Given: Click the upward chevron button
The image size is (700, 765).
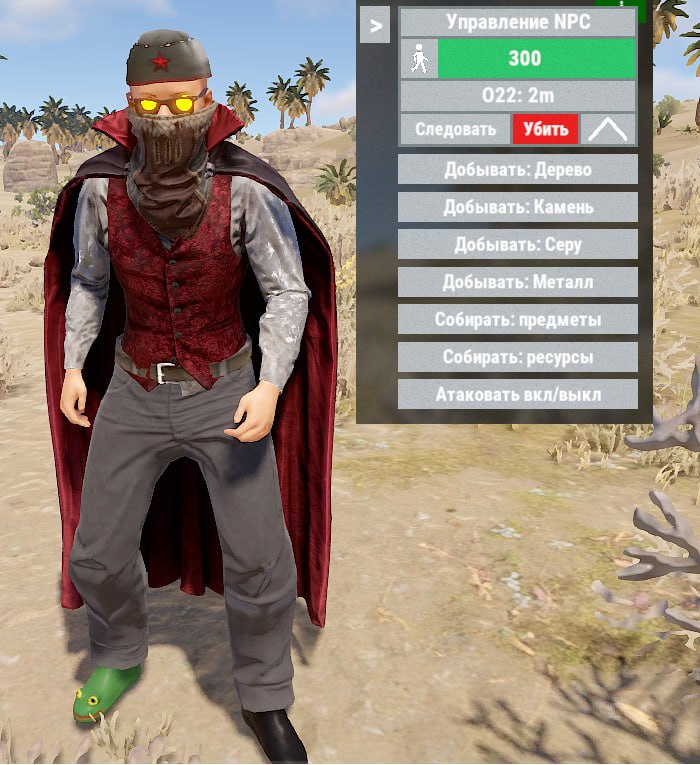Looking at the screenshot, I should click(609, 129).
